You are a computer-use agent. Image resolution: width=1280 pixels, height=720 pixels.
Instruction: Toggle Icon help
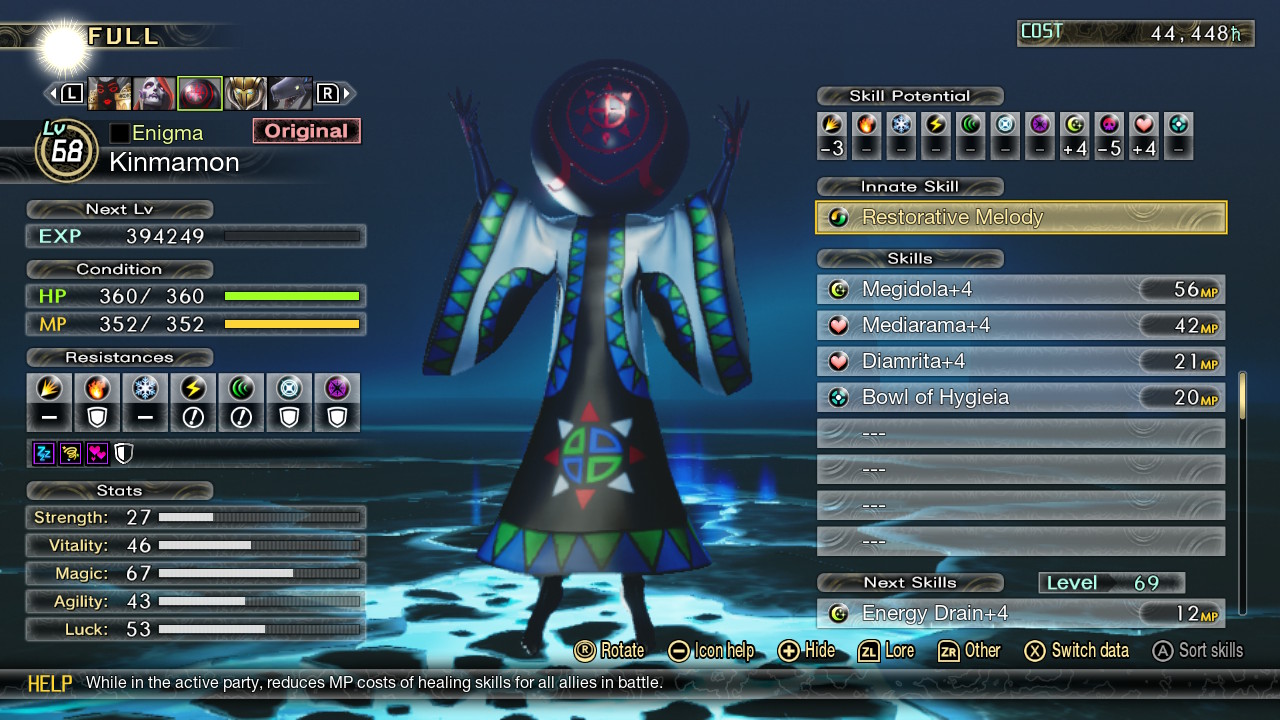click(x=711, y=651)
